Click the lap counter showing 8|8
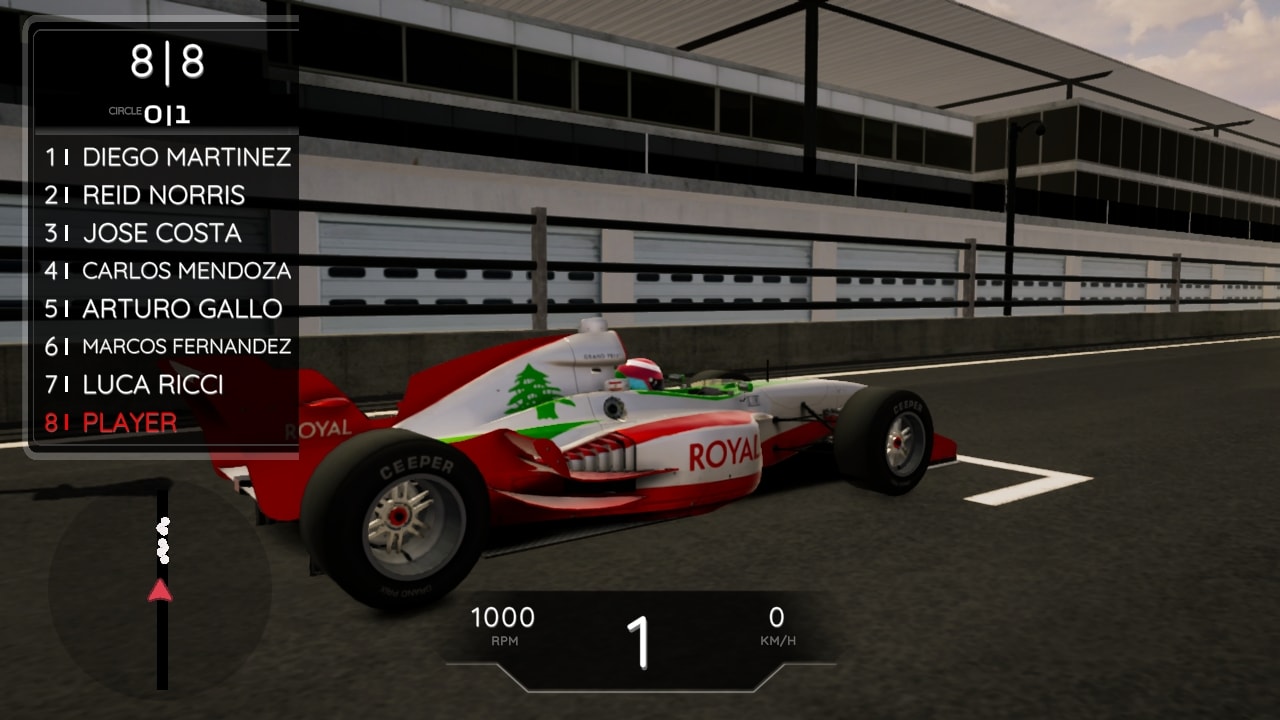The image size is (1280, 720). click(166, 60)
